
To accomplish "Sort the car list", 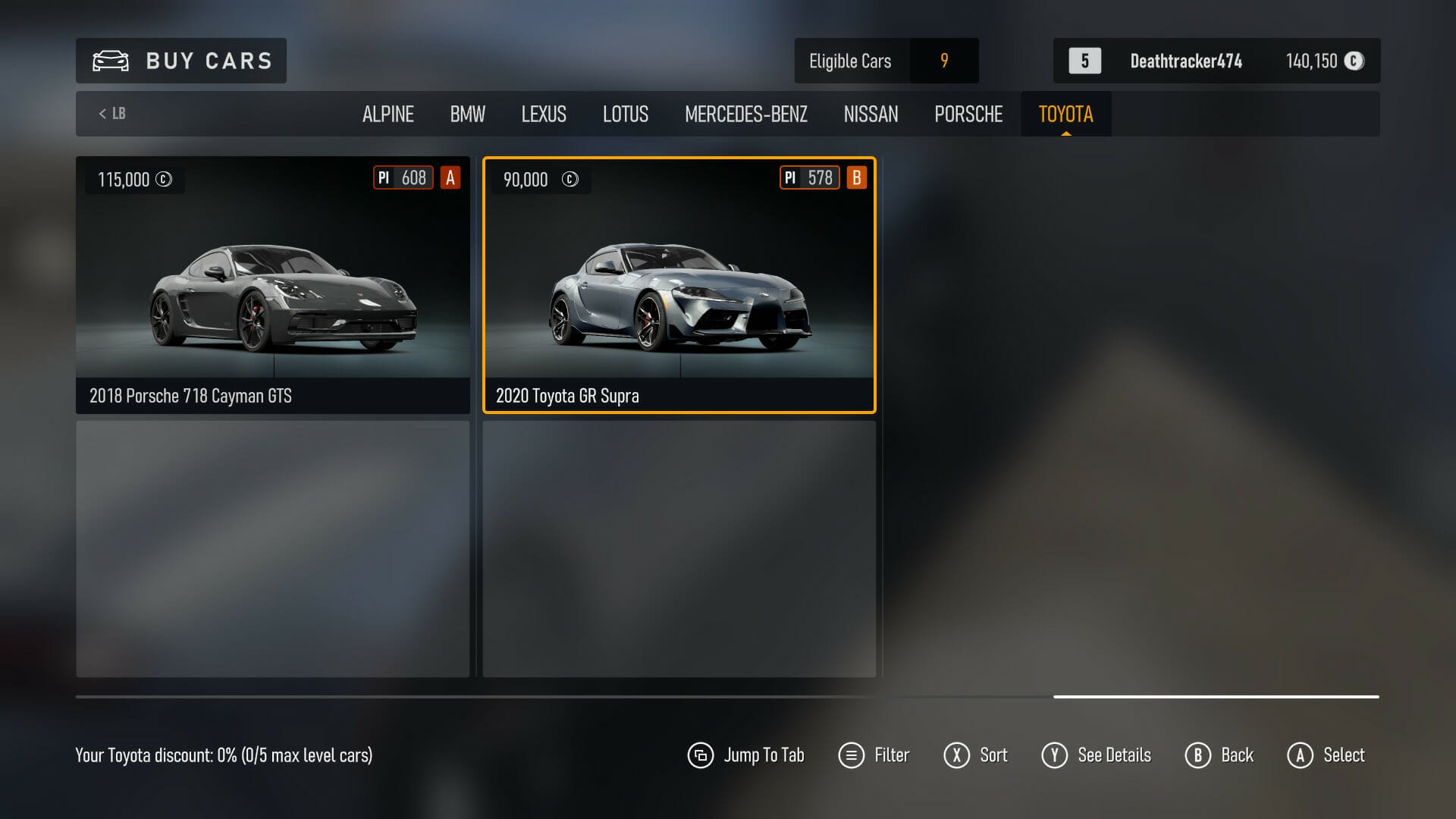I will pos(976,755).
